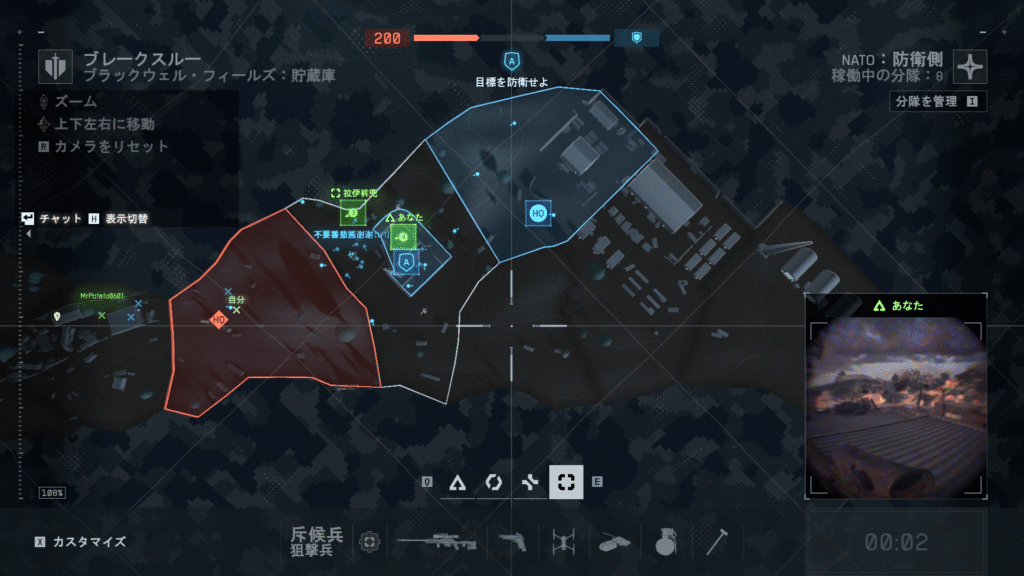The width and height of the screenshot is (1024, 576).
Task: Open the pistol sidearm slot
Action: click(x=512, y=541)
